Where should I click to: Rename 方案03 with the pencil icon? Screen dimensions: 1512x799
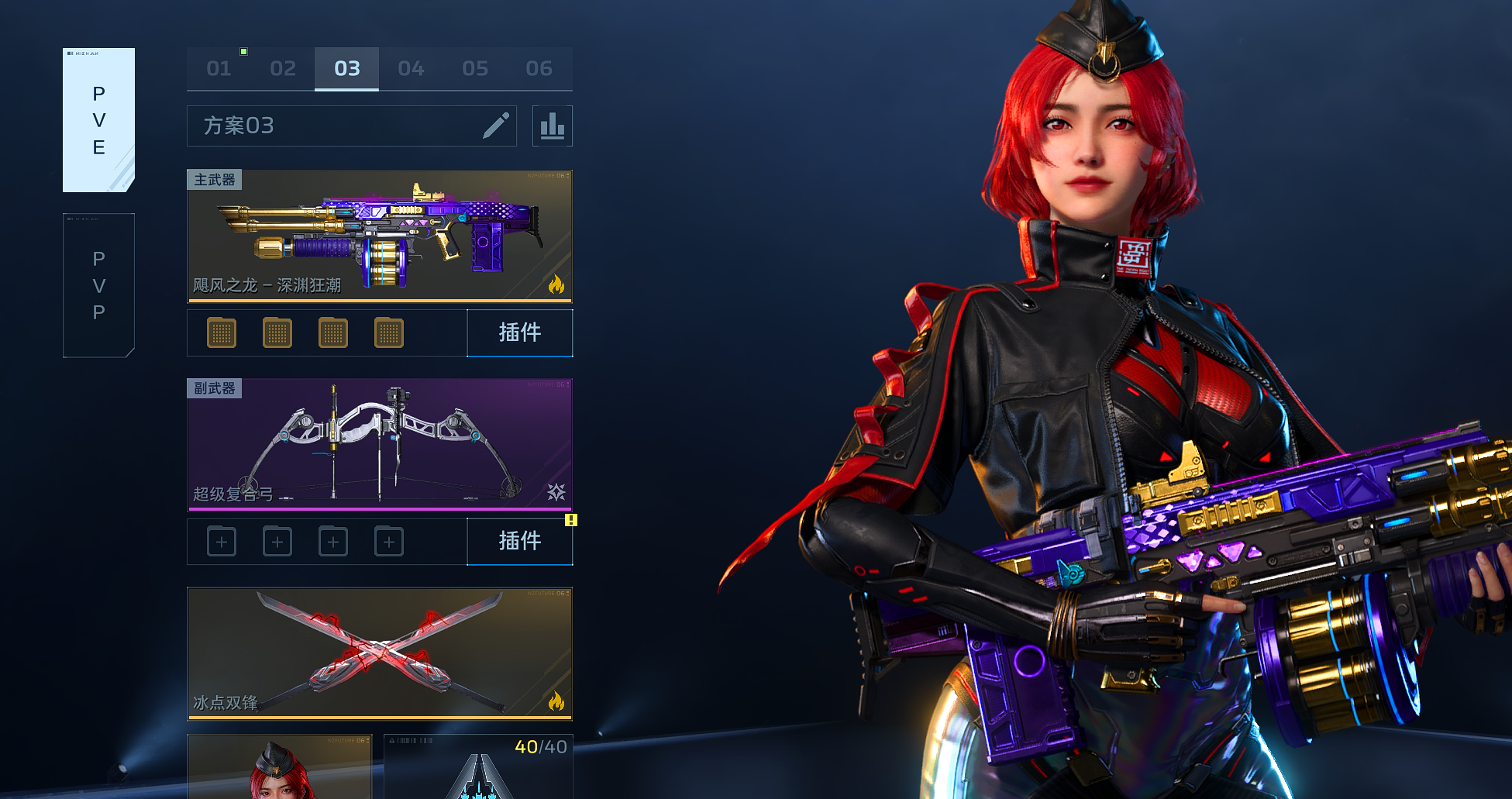tap(496, 126)
